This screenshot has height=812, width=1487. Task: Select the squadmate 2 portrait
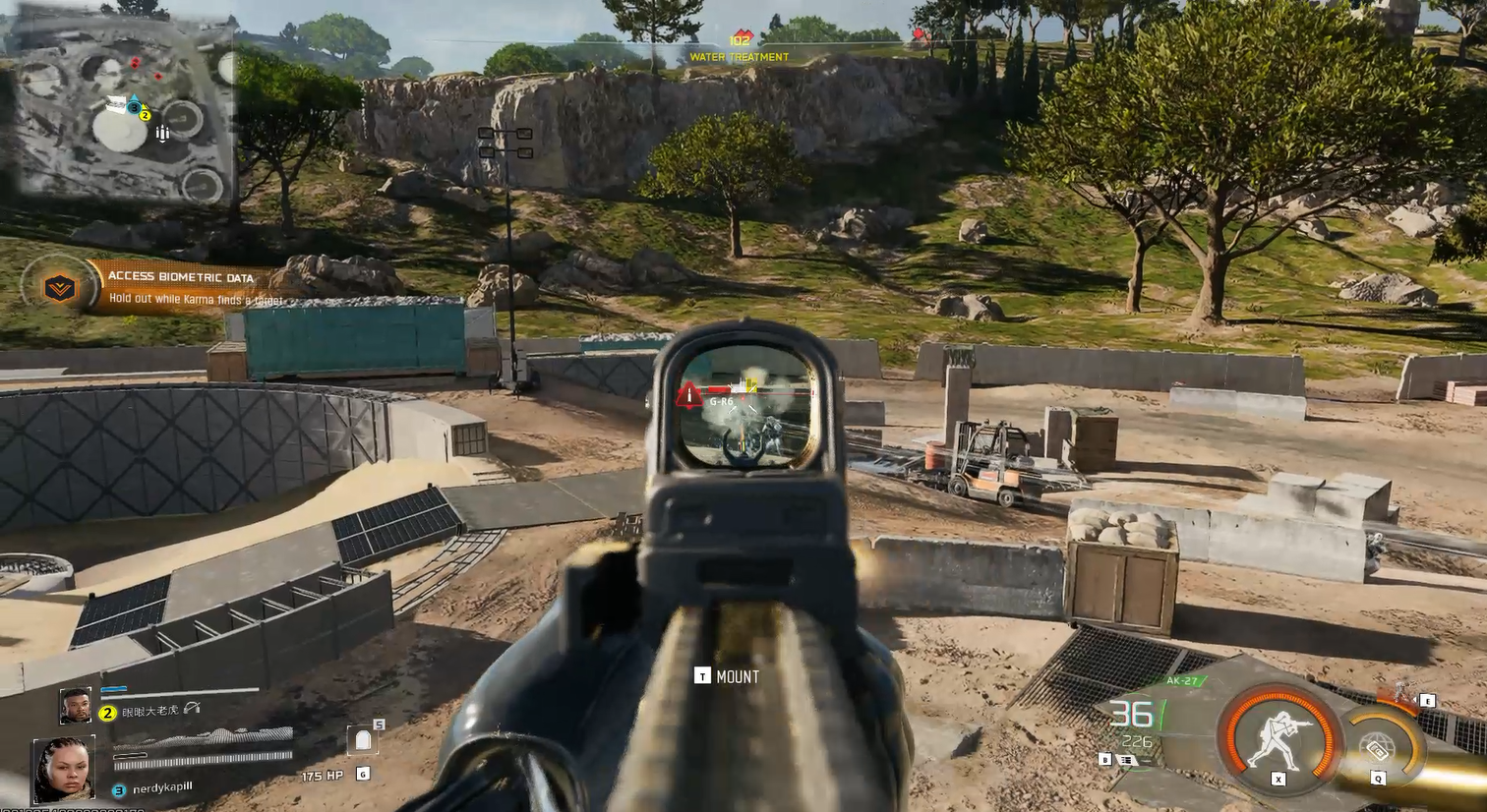pos(76,705)
